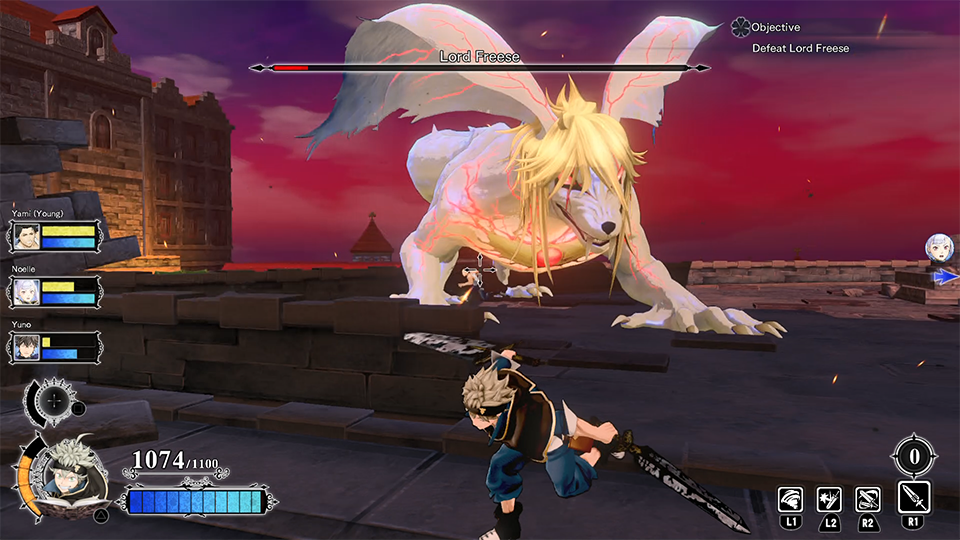Select the large sword weapon icon
Screen dimensions: 960x540
(x=914, y=497)
